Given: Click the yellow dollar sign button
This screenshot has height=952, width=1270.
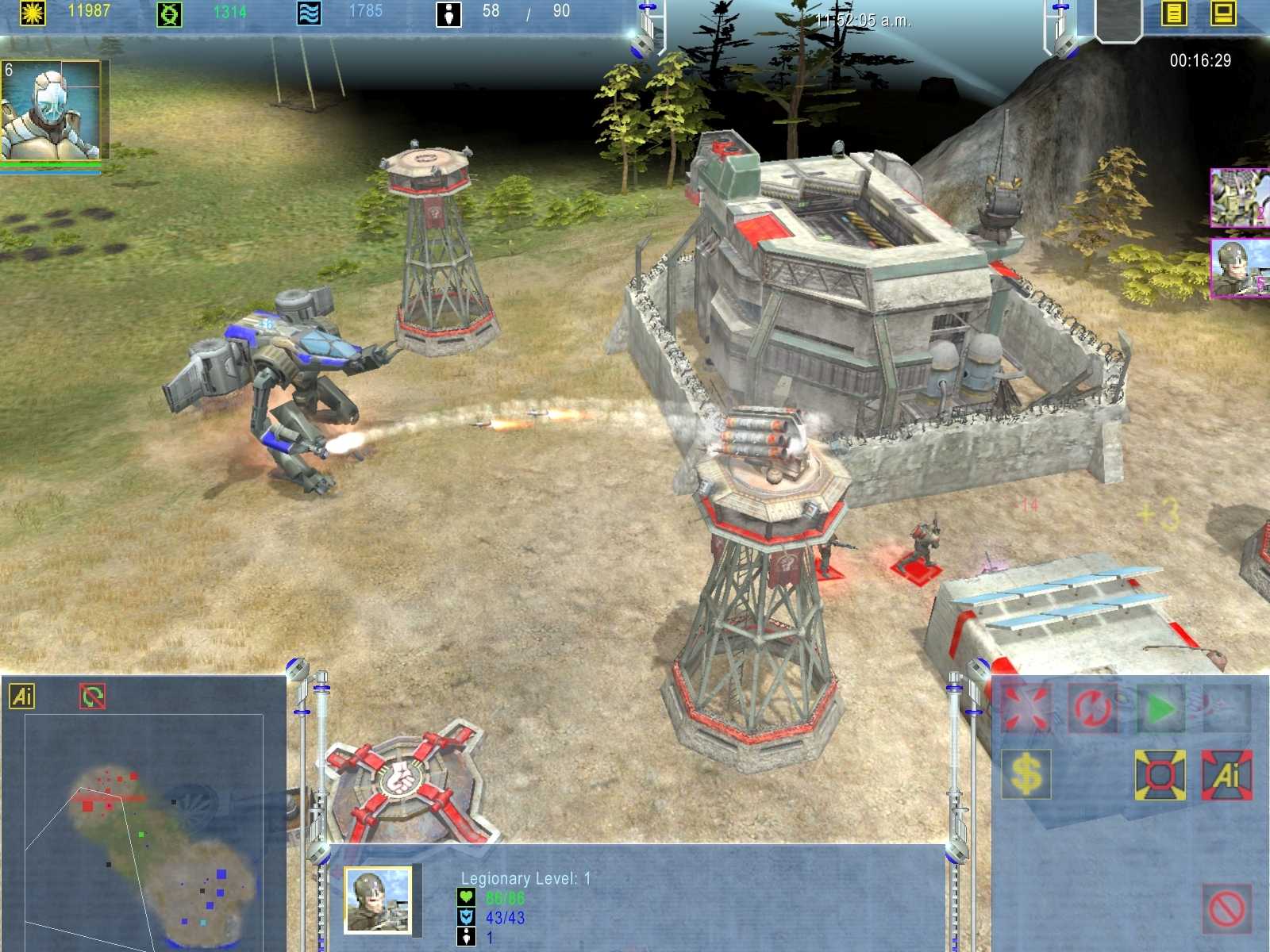Looking at the screenshot, I should pyautogui.click(x=1026, y=774).
